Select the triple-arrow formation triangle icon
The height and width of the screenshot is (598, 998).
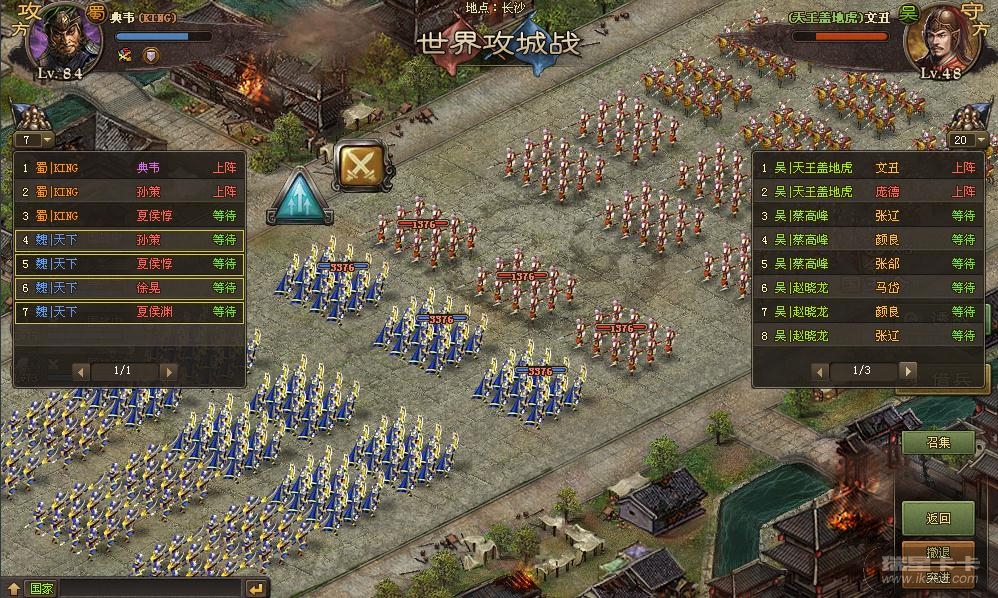[x=300, y=198]
